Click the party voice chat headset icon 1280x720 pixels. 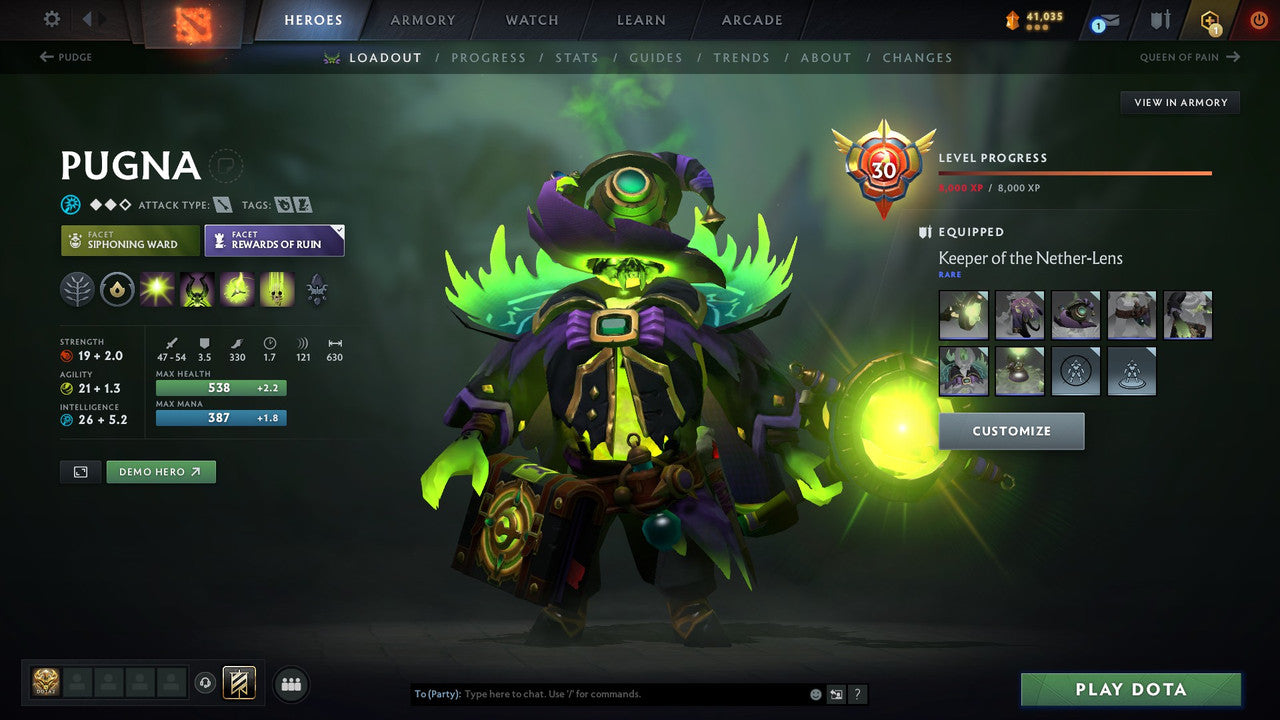click(205, 682)
